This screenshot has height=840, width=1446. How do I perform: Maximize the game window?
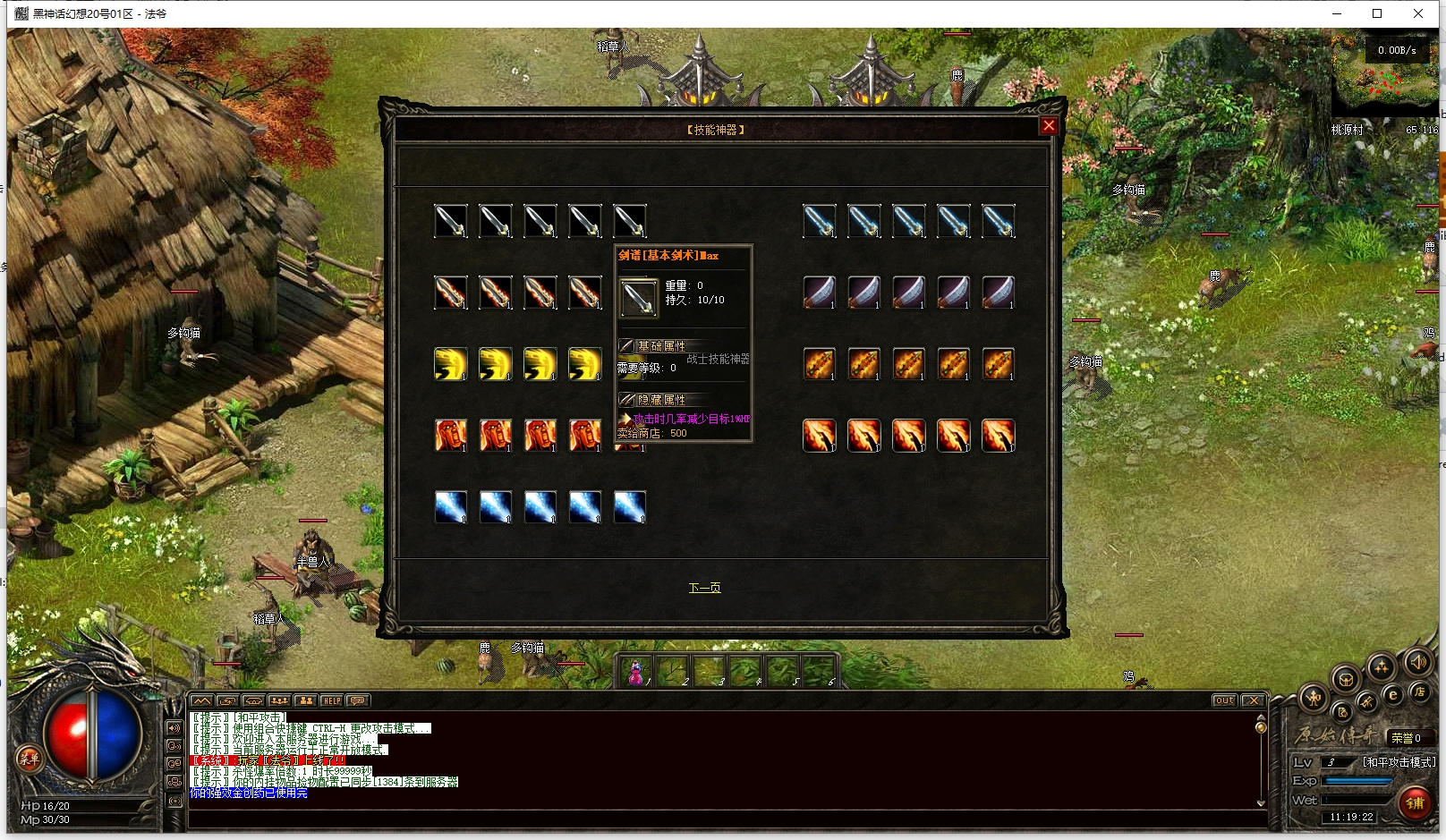1377,13
